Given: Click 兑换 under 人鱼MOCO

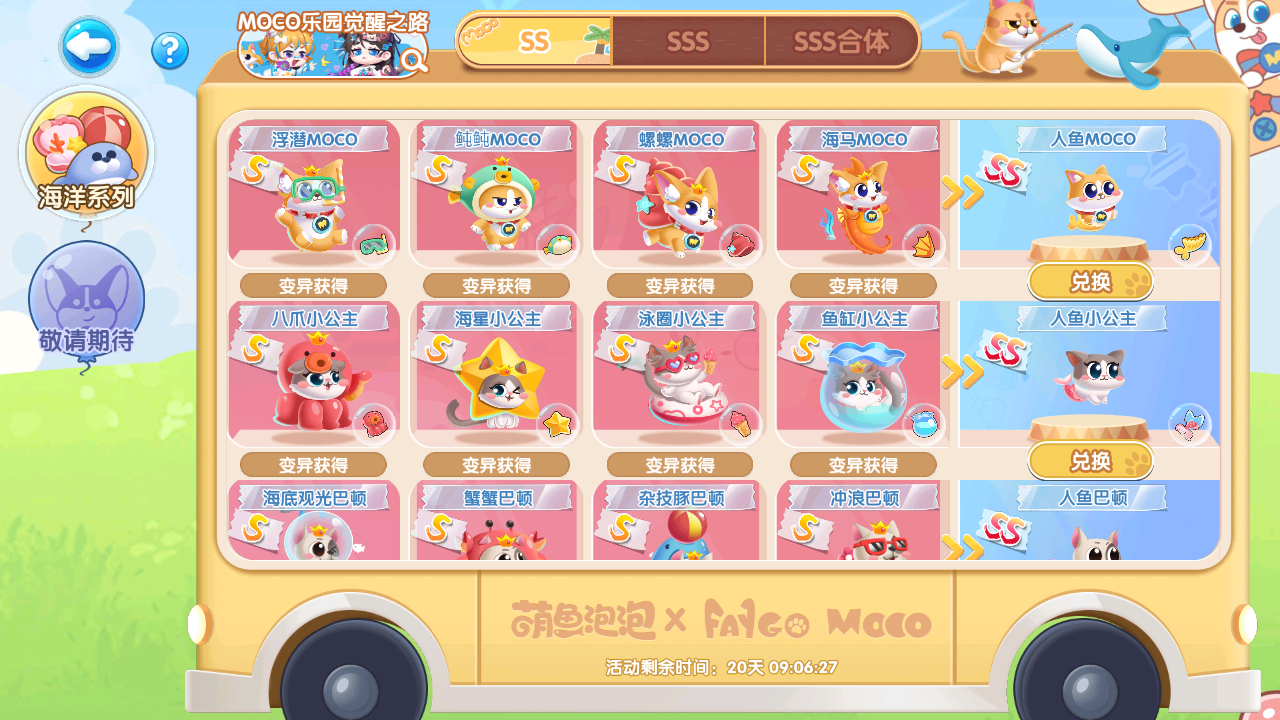Looking at the screenshot, I should click(1091, 282).
